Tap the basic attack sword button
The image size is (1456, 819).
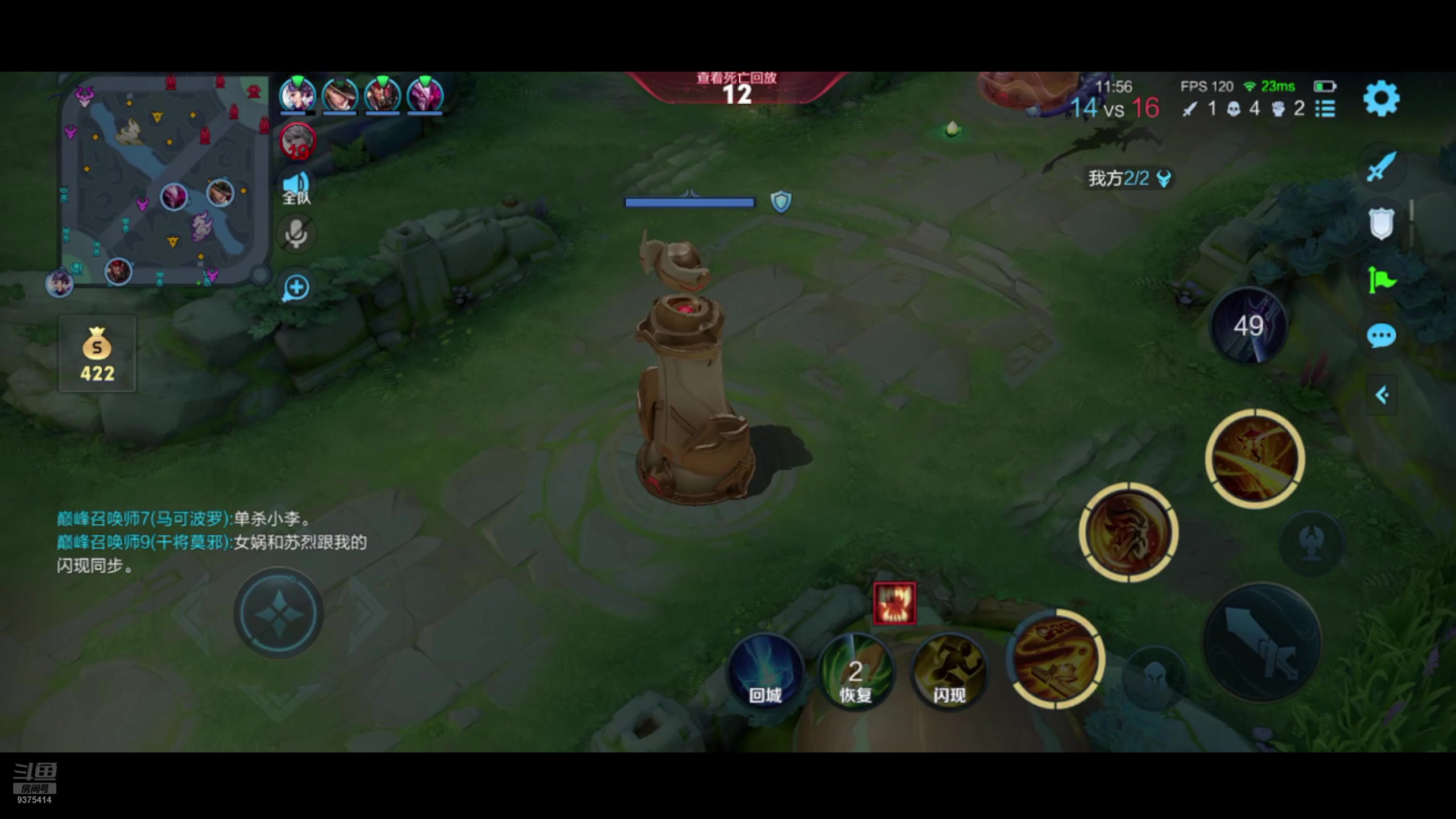pos(1261,643)
